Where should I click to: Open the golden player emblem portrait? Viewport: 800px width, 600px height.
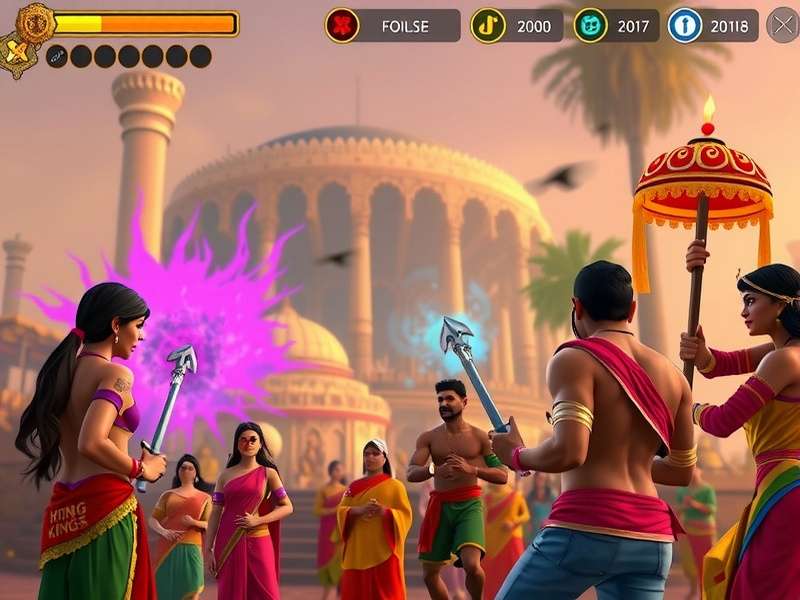[x=35, y=22]
